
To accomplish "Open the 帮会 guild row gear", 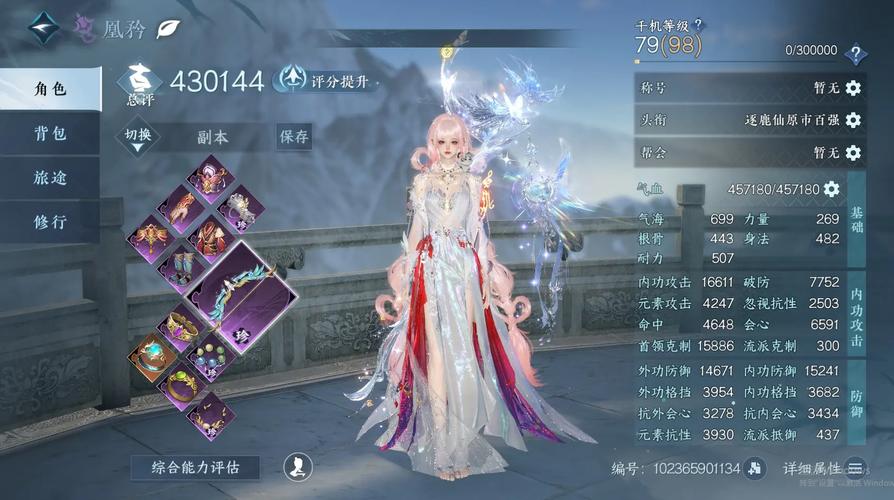I will [853, 153].
